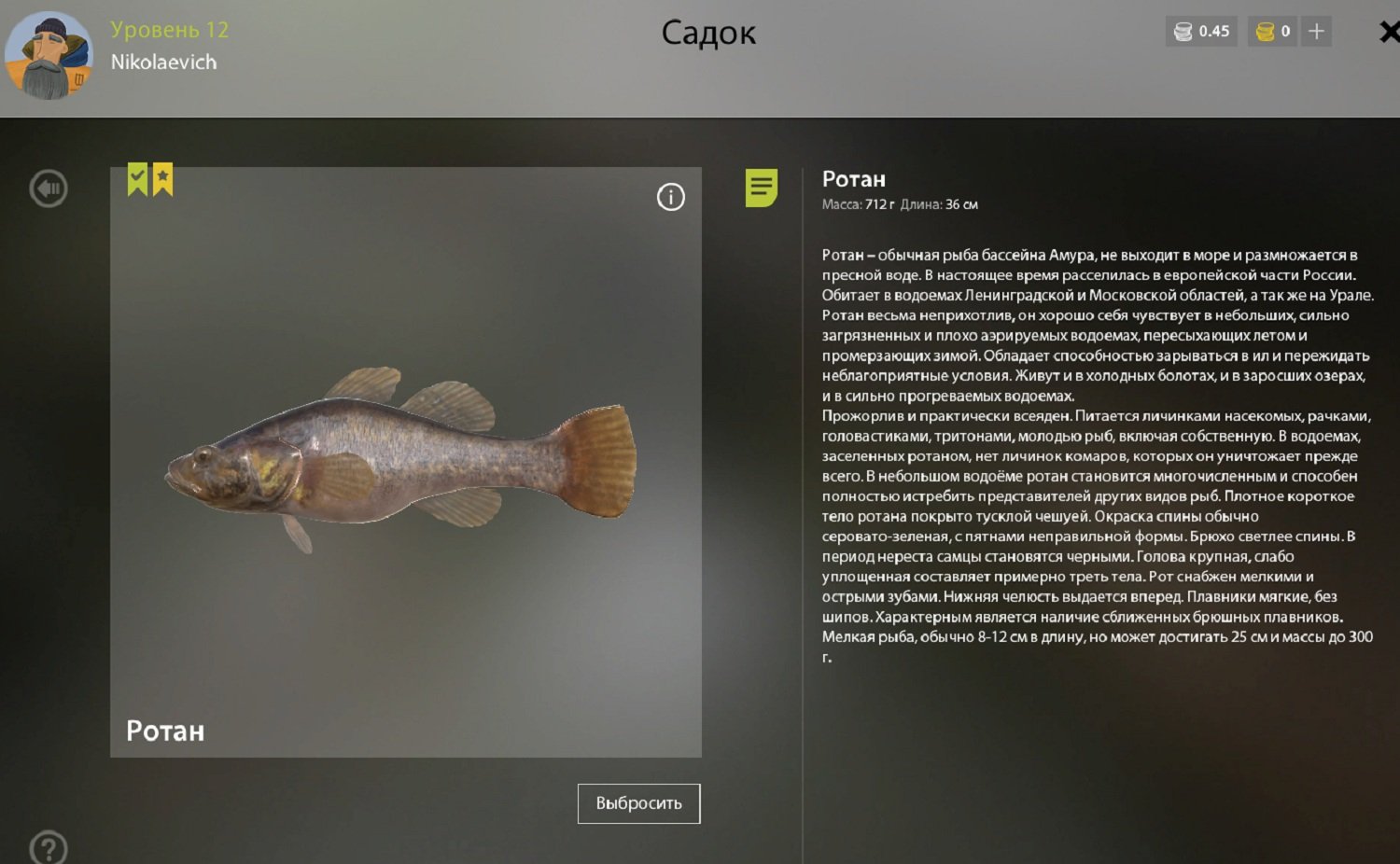Viewport: 1400px width, 864px height.
Task: Click the Nikolaevich player avatar
Action: [49, 56]
